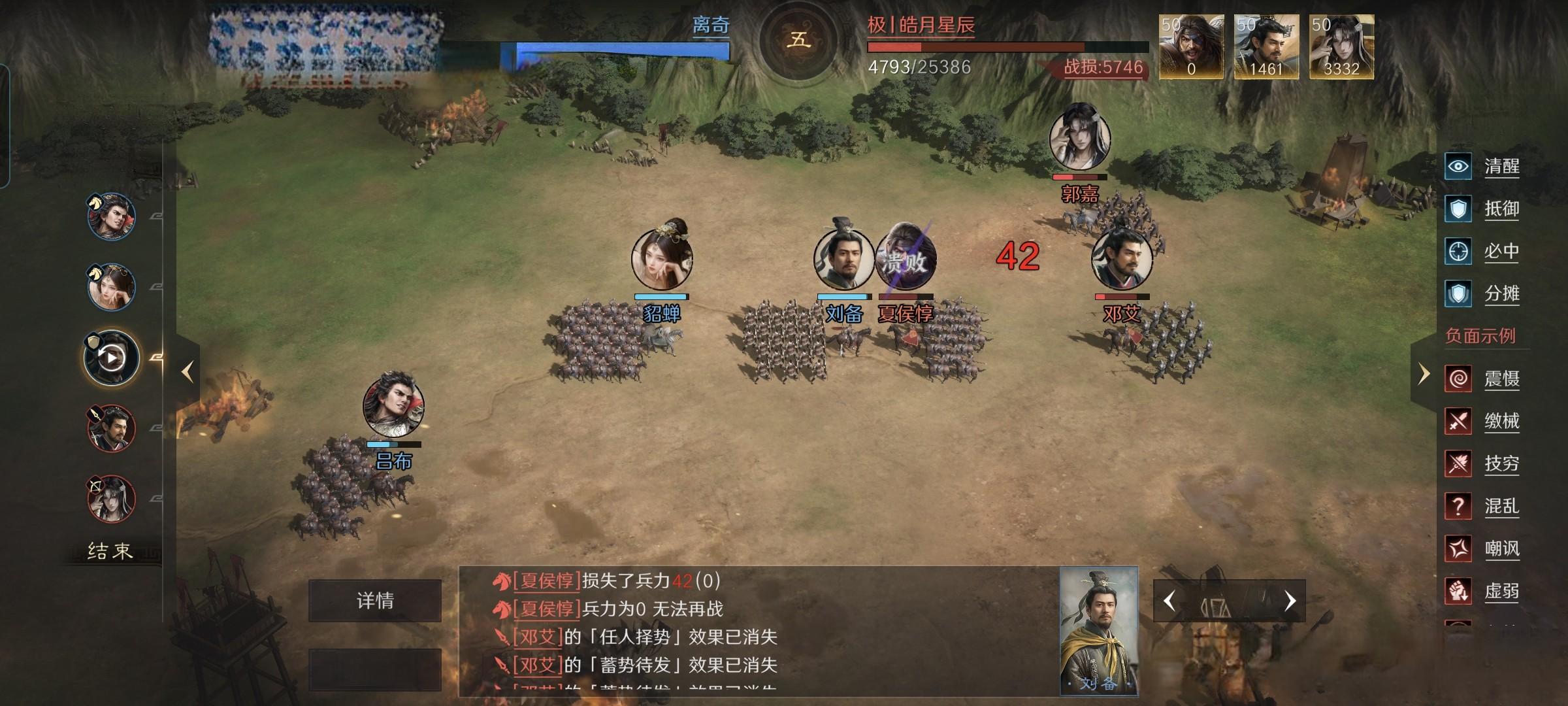The image size is (1568, 706).
Task: View the 技穷 debuff entry
Action: [x=1483, y=463]
